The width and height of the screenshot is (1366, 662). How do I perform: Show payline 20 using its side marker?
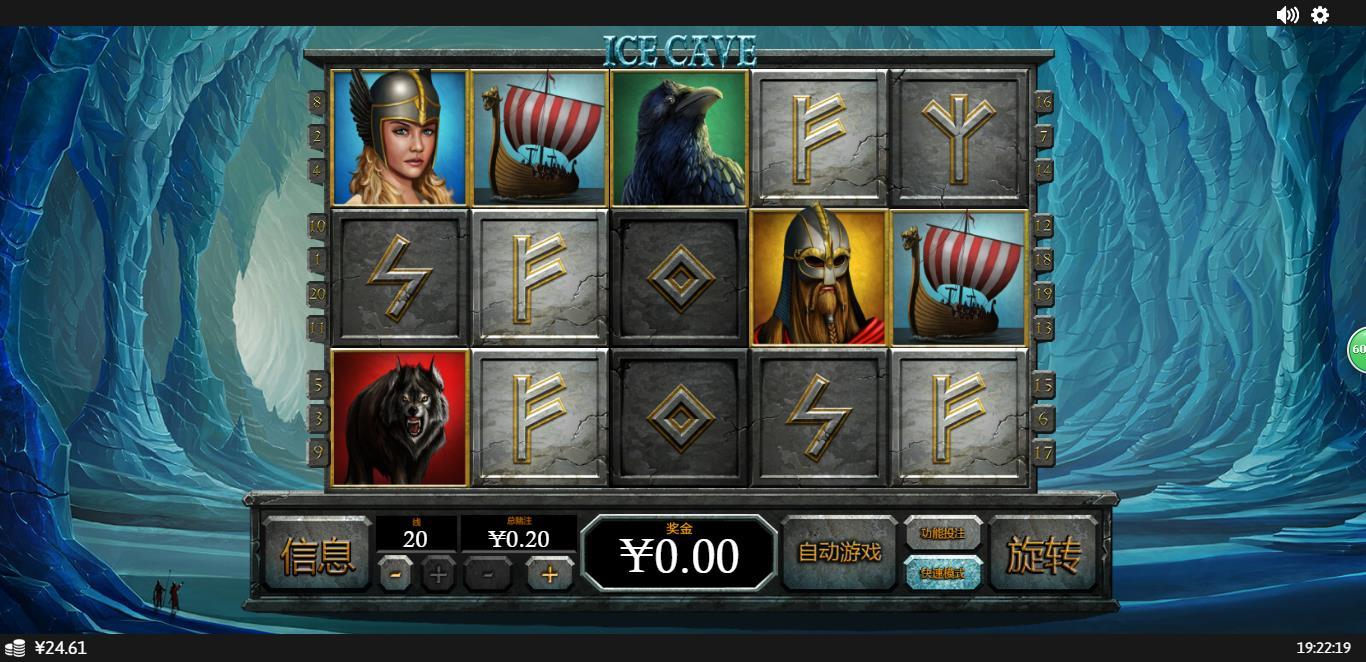coord(318,293)
